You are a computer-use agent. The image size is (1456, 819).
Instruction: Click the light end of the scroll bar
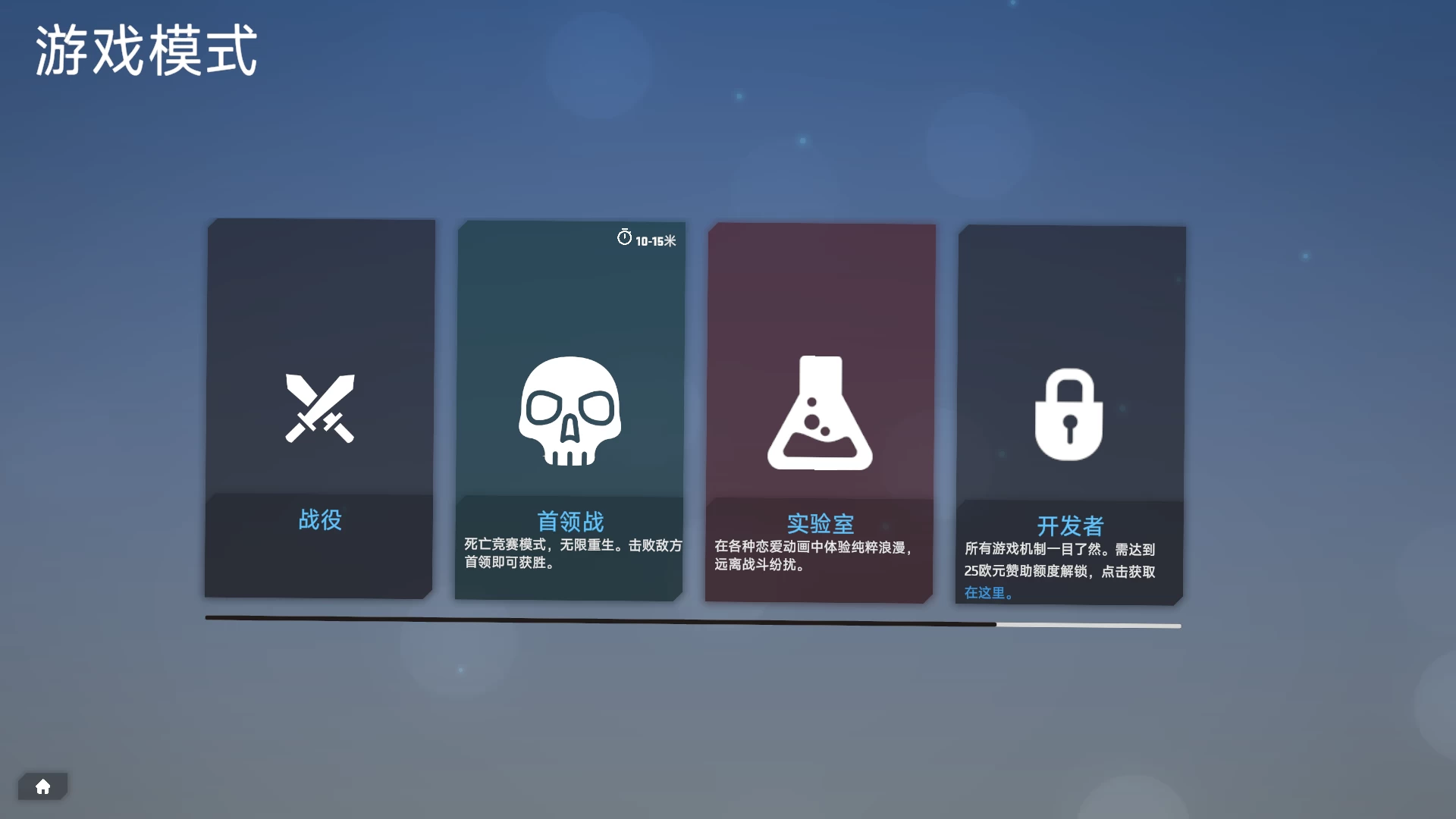pos(1088,626)
